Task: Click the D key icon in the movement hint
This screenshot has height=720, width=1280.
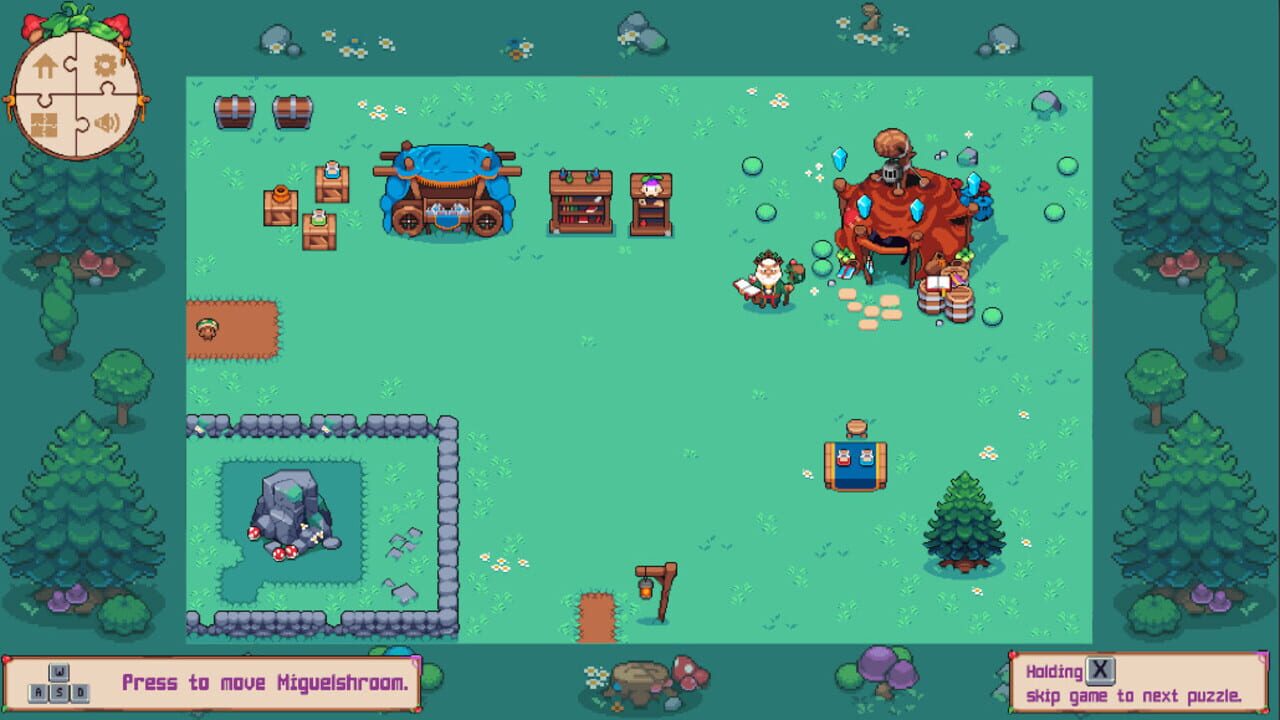Action: click(x=80, y=692)
